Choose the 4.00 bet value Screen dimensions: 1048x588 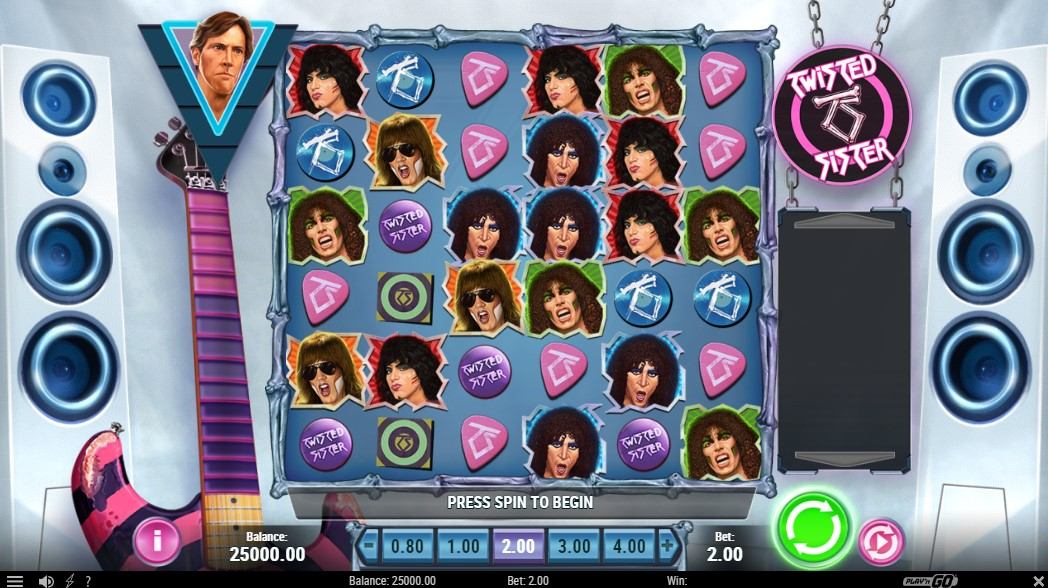pyautogui.click(x=631, y=547)
